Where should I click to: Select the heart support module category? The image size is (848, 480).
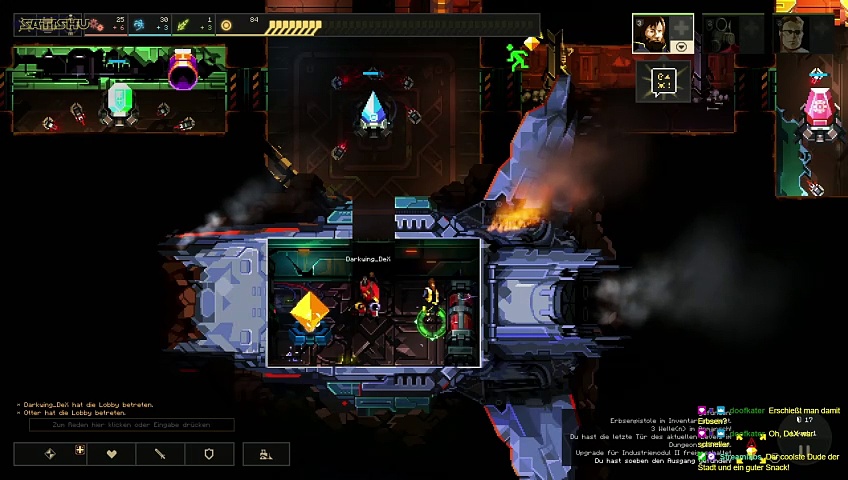111,454
